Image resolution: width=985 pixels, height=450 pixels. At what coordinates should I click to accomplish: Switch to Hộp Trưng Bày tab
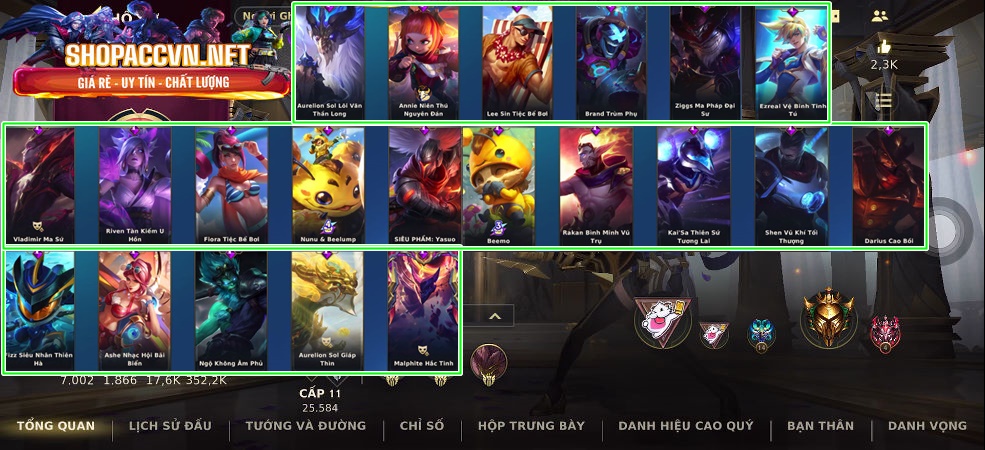click(531, 426)
